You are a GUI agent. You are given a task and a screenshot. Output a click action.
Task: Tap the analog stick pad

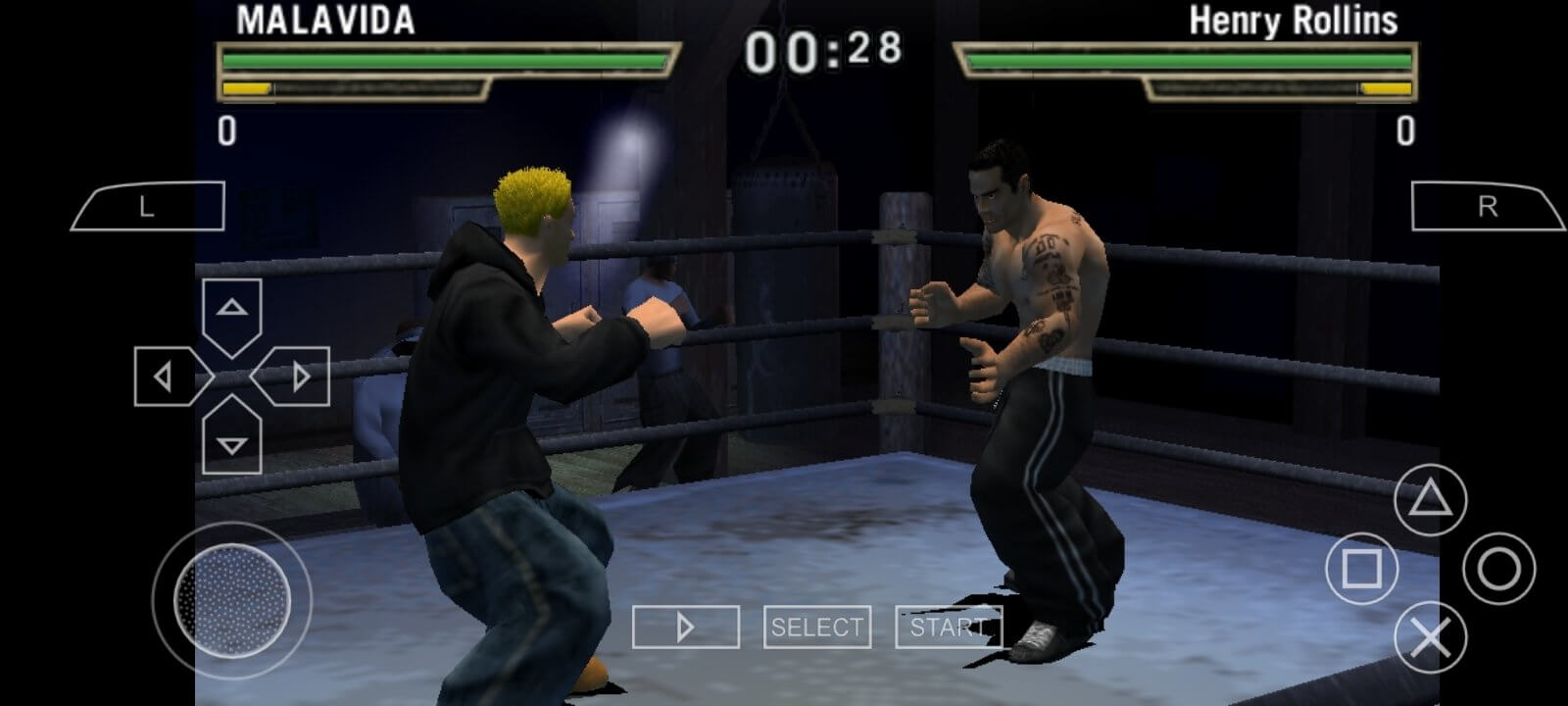tap(232, 599)
